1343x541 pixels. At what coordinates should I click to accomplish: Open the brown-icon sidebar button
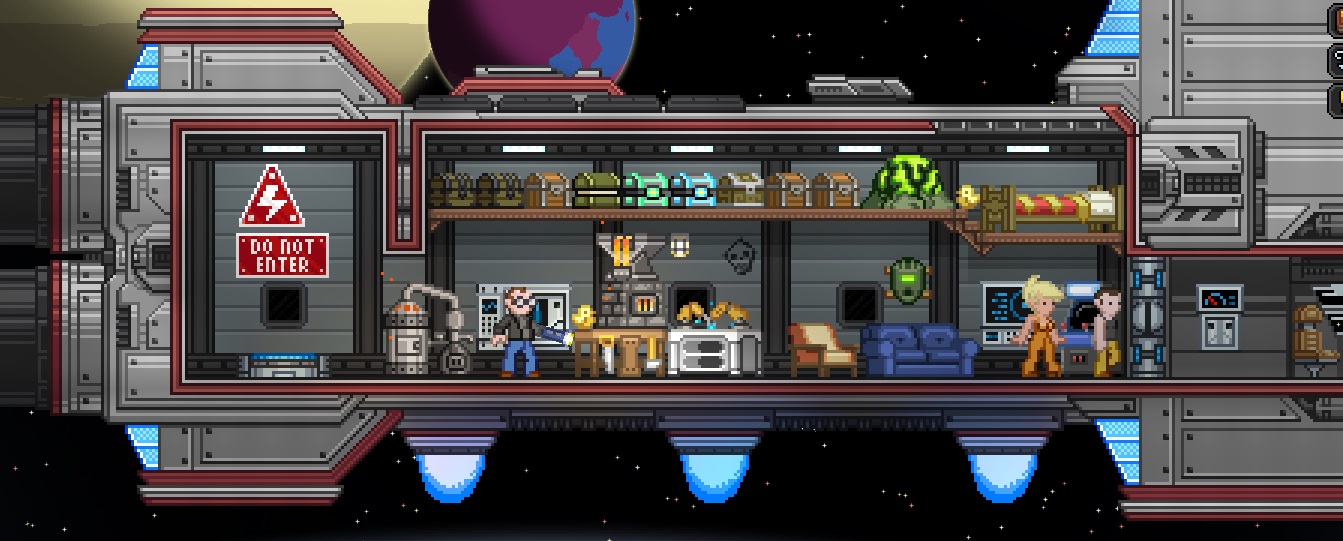click(1338, 20)
